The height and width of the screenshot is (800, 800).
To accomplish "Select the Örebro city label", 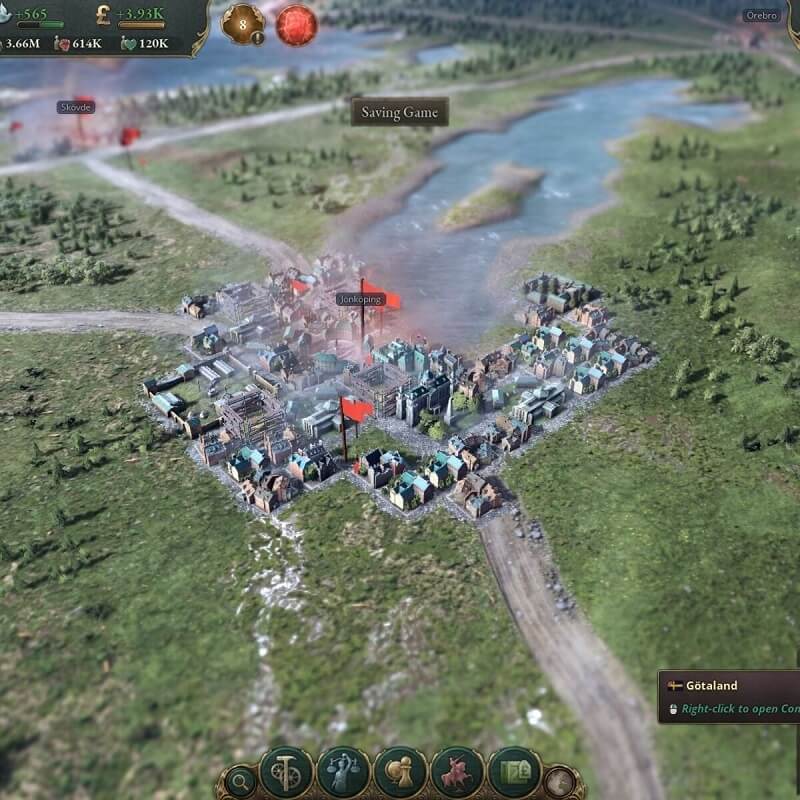I will 760,16.
